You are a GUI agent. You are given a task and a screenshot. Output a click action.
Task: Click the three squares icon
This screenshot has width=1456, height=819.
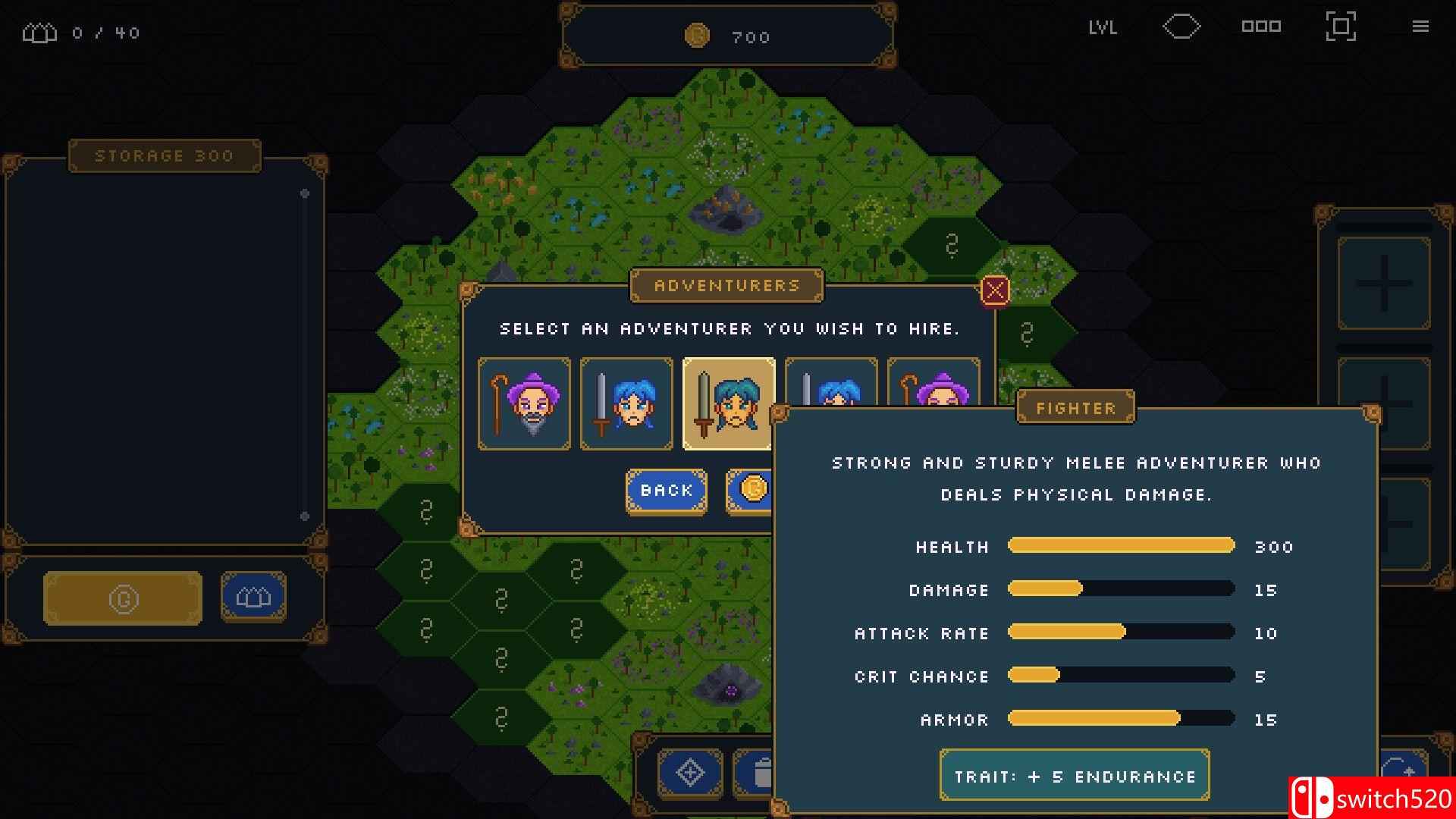pos(1261,27)
